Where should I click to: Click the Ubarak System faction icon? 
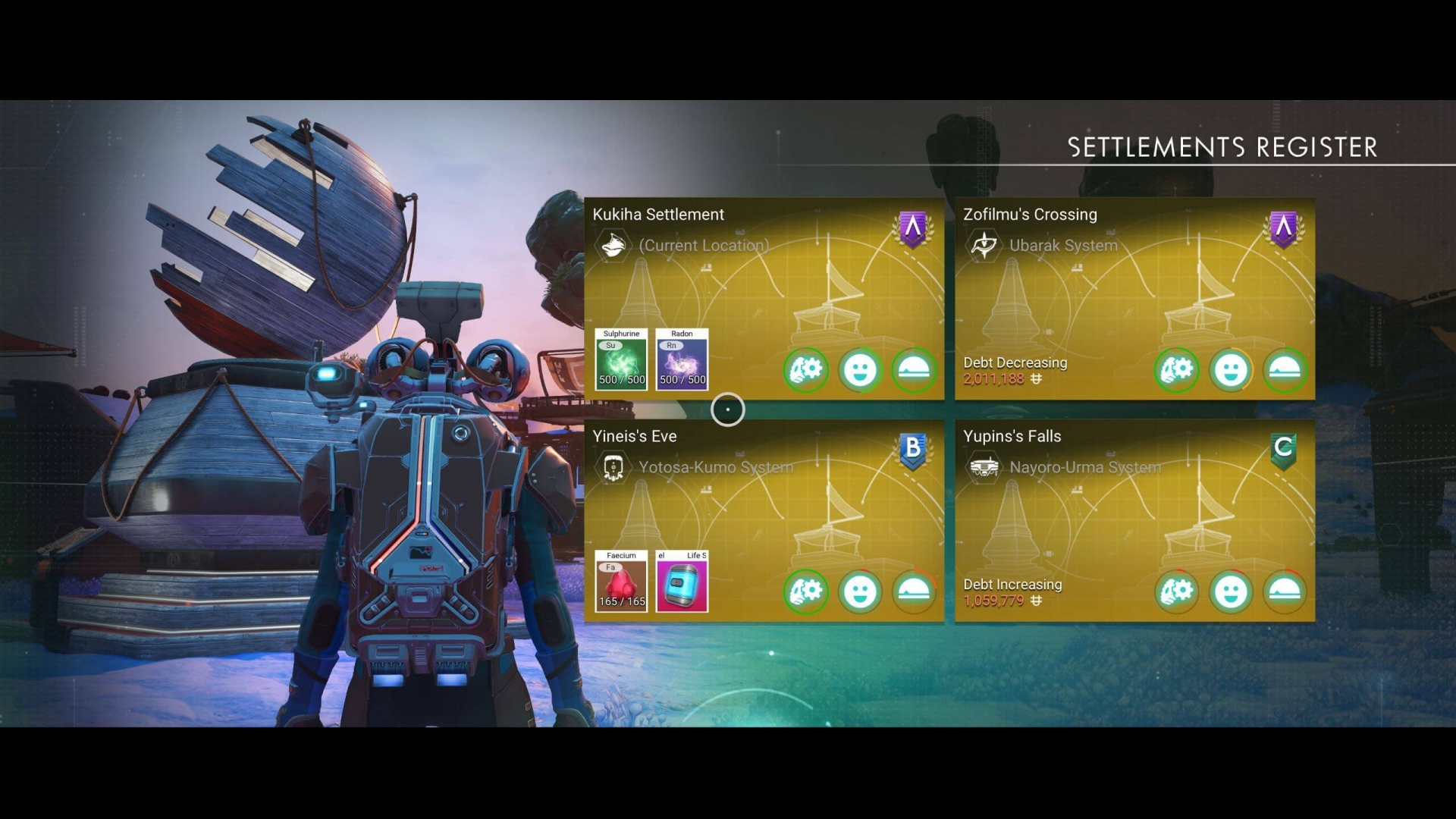click(984, 245)
